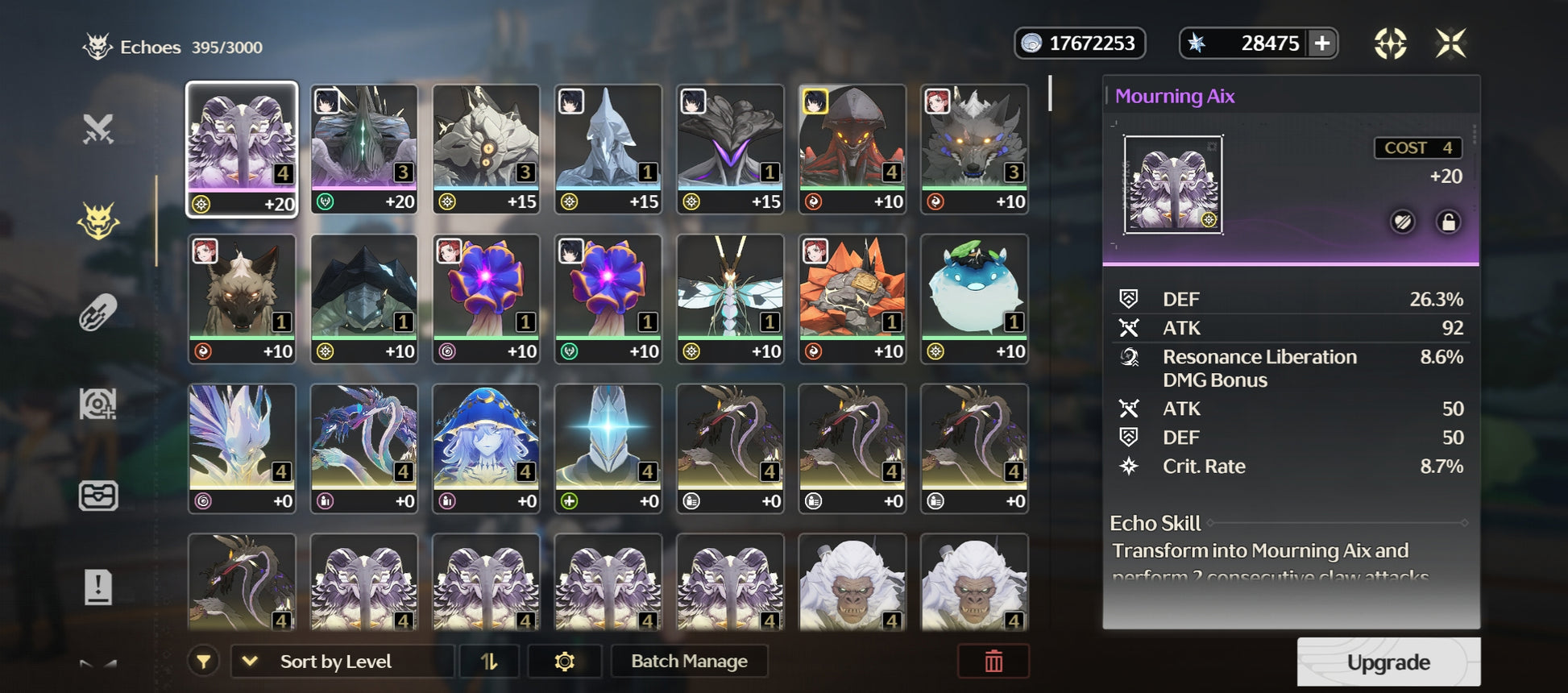Open the echo filter funnel
The width and height of the screenshot is (1568, 693).
(204, 662)
